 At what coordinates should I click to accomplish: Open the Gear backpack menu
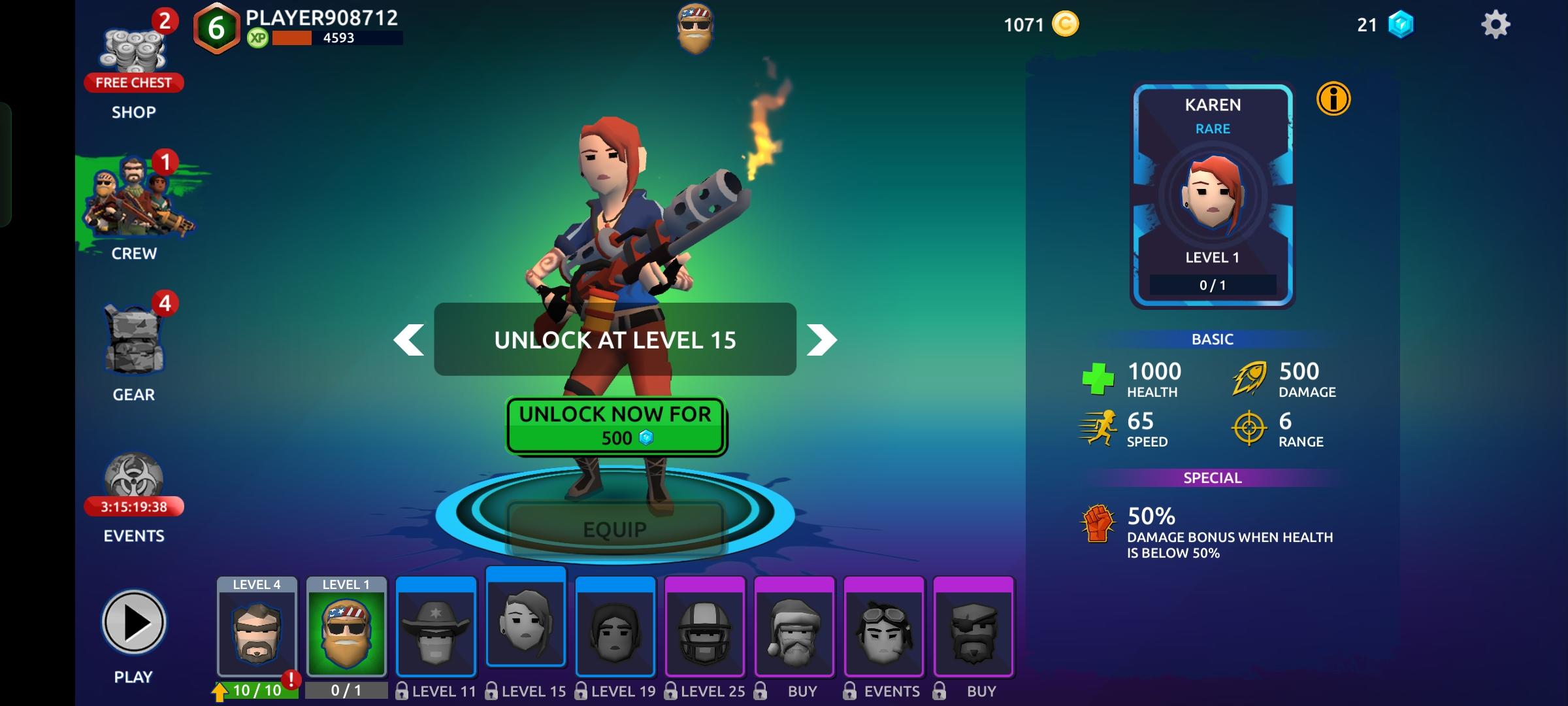coord(133,343)
